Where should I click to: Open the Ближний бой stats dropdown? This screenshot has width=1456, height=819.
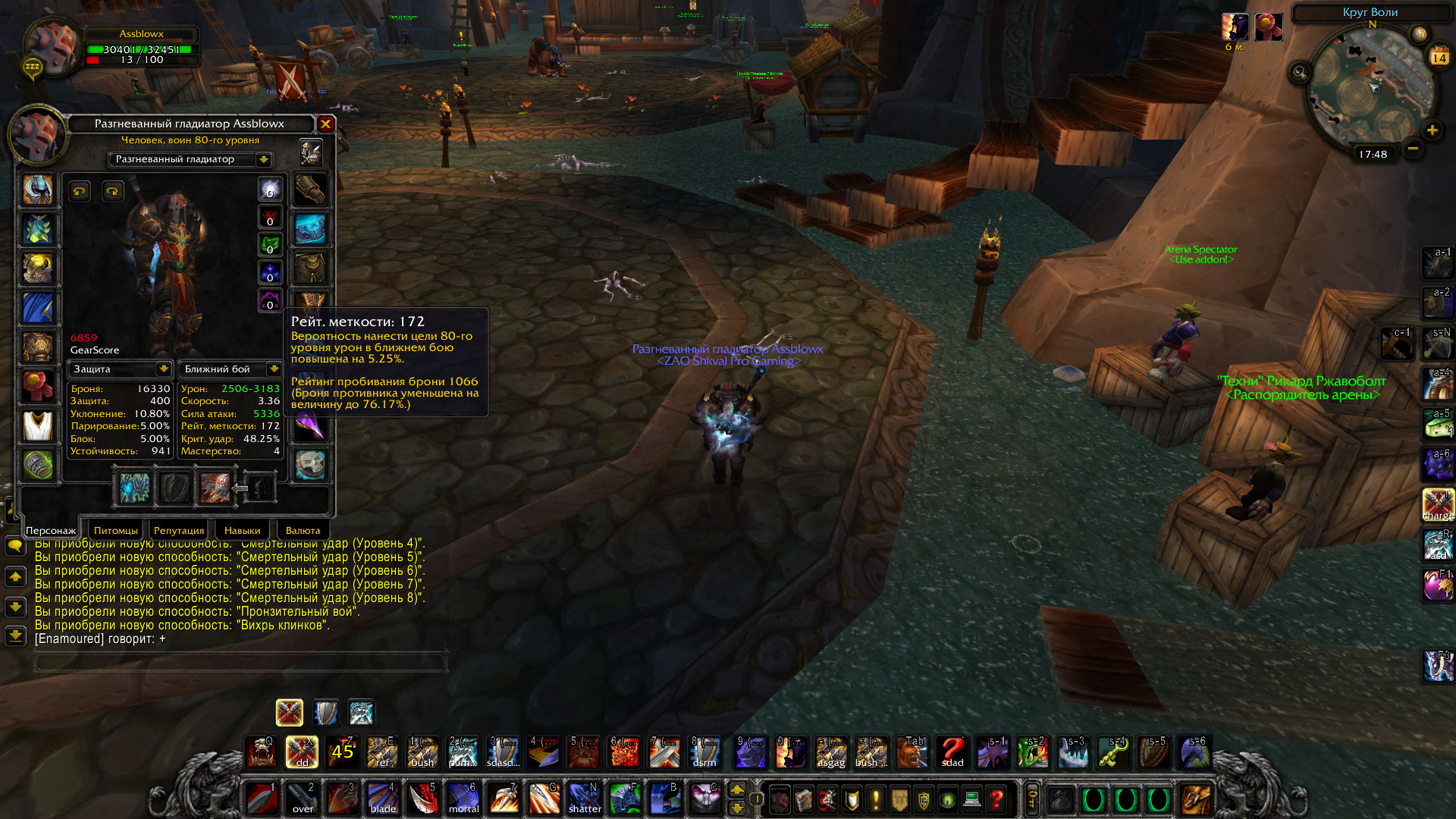tap(274, 369)
